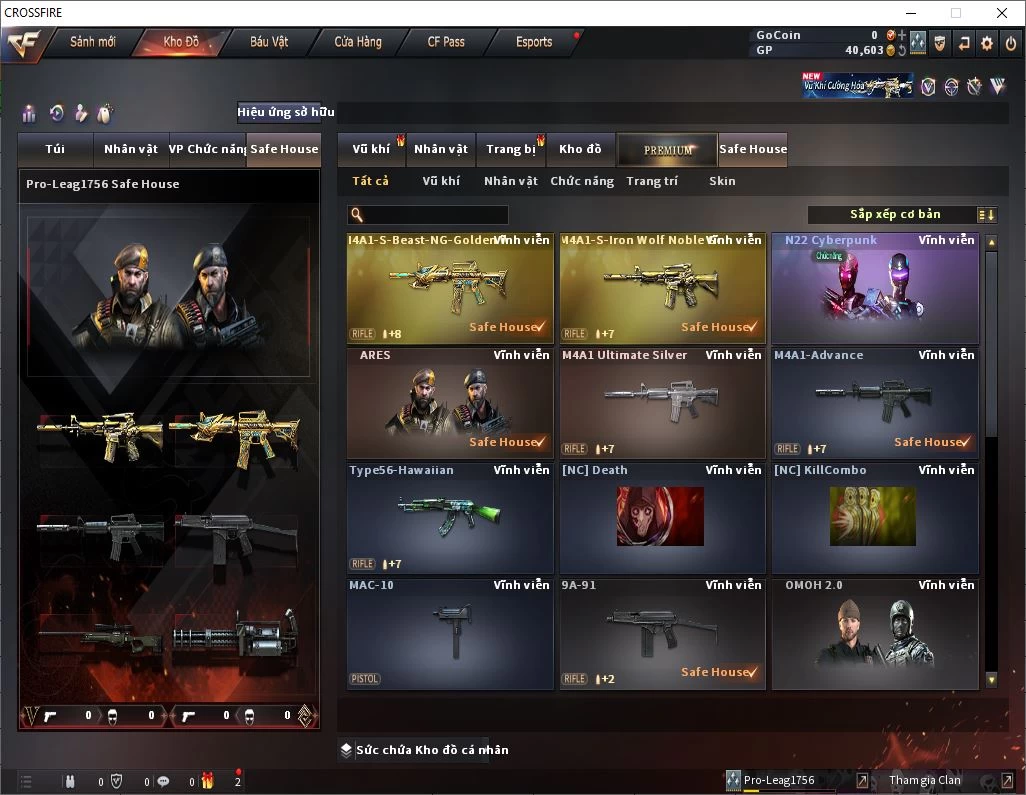Screen dimensions: 1026x795
Task: Open the Trang bị tab
Action: coord(511,149)
